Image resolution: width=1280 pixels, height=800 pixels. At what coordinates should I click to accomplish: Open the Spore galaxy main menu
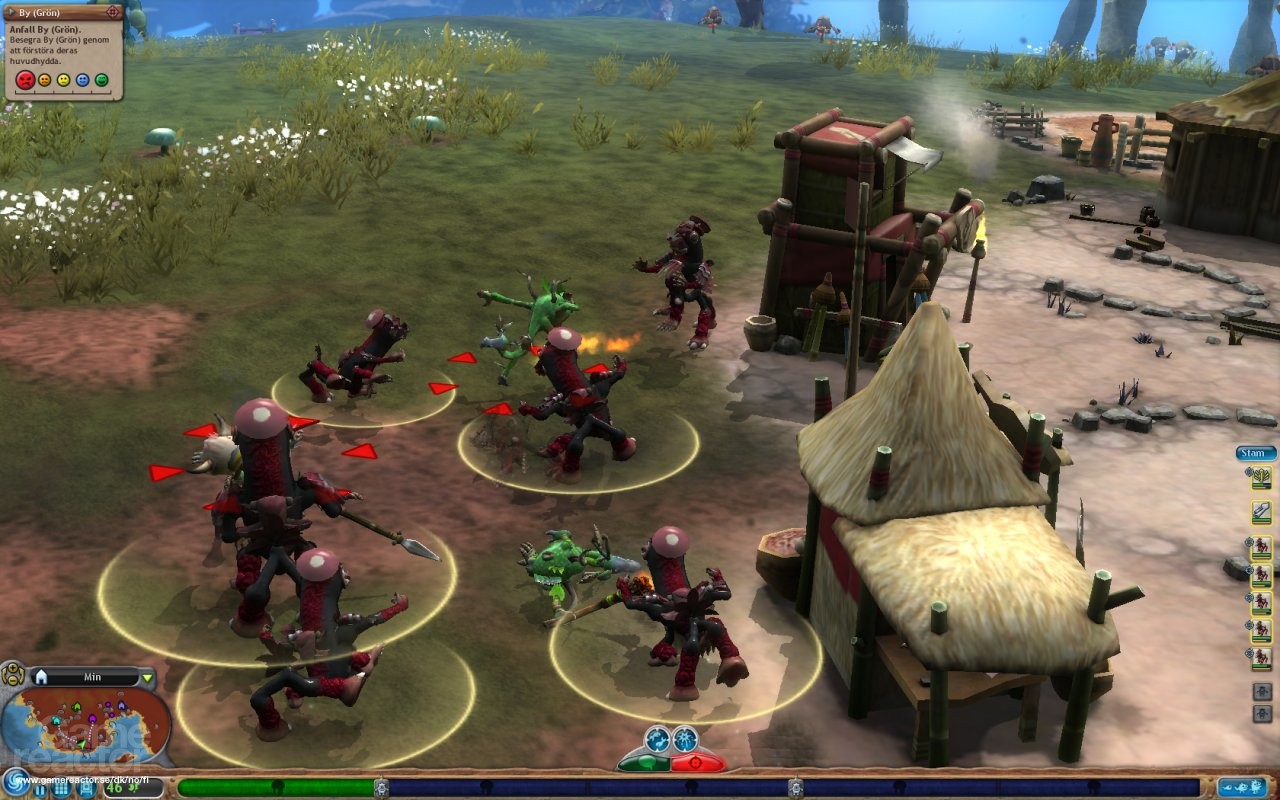coord(17,783)
